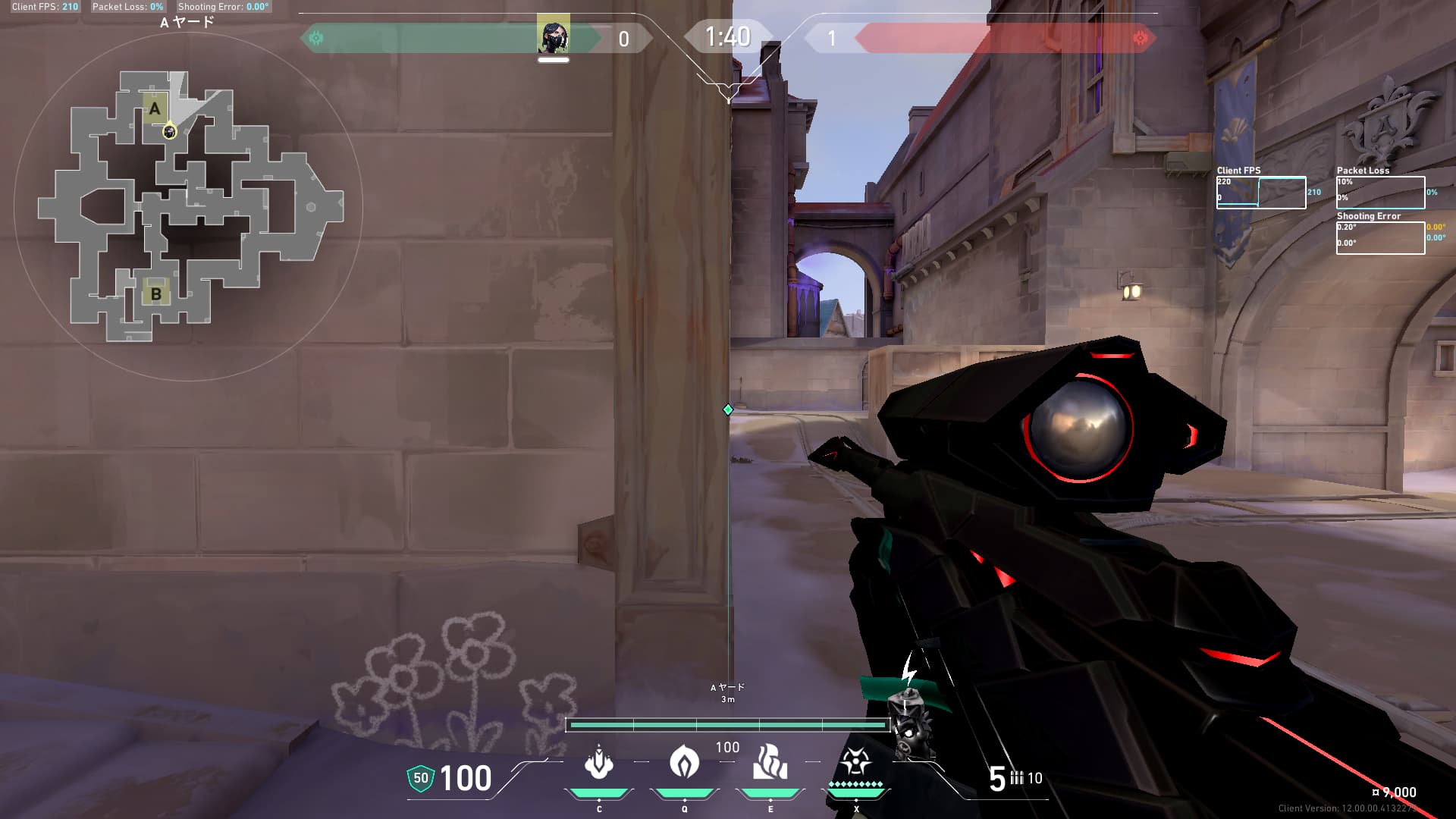Viewport: 1456px width, 819px height.
Task: Select the A site marker on minimap
Action: point(155,108)
